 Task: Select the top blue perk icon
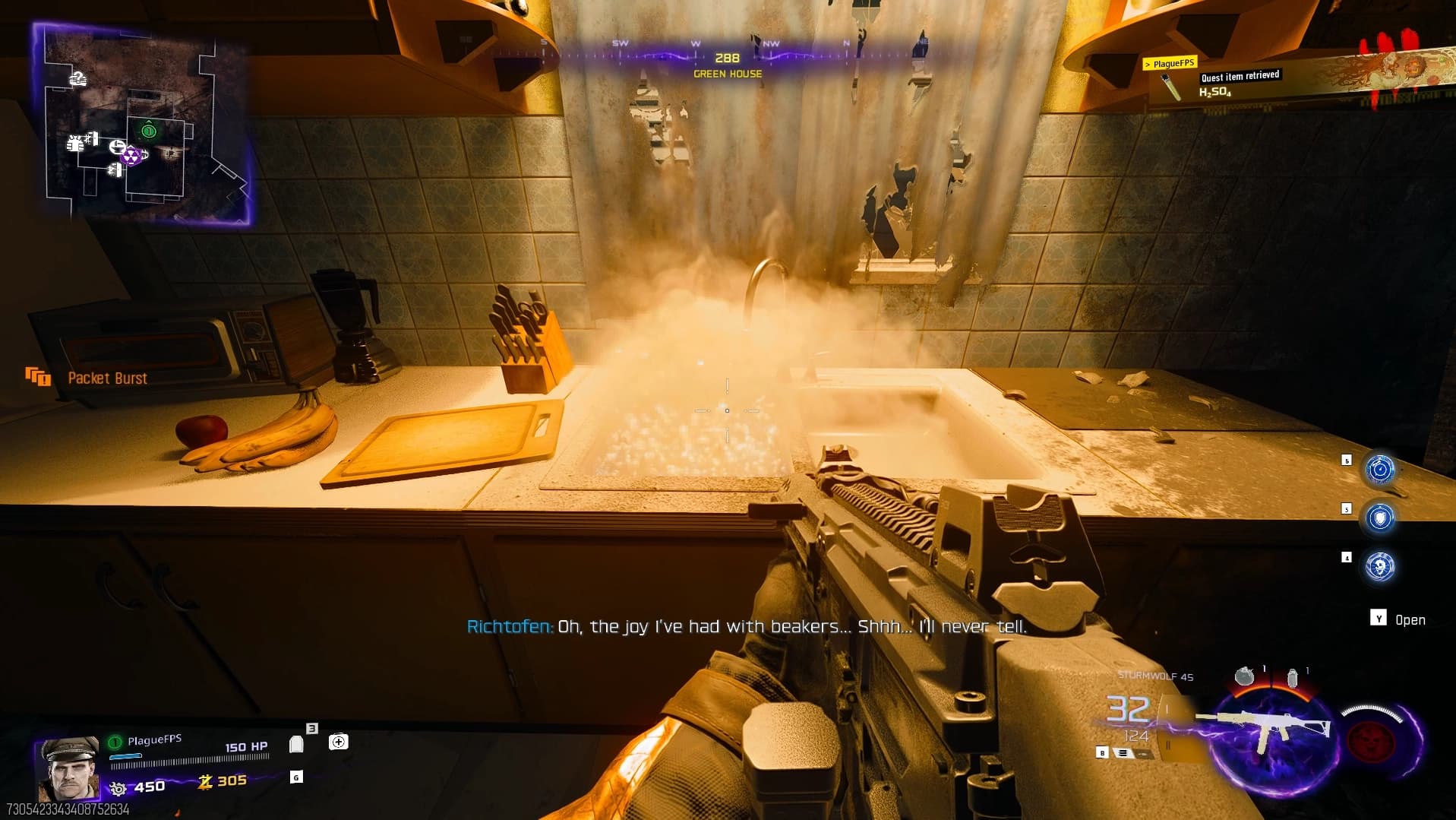tap(1379, 469)
